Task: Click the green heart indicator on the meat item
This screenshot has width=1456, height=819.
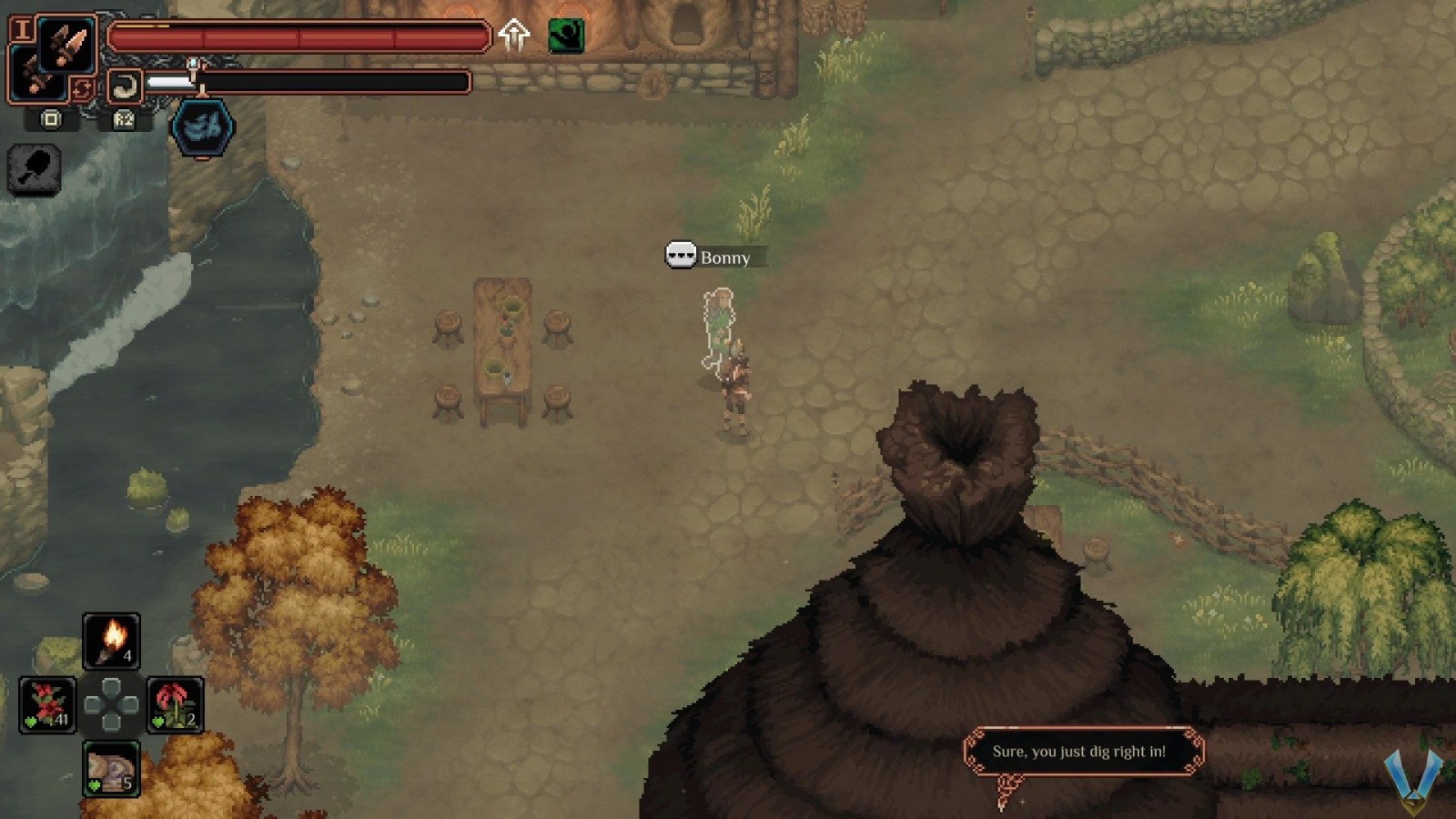Action: [x=95, y=784]
